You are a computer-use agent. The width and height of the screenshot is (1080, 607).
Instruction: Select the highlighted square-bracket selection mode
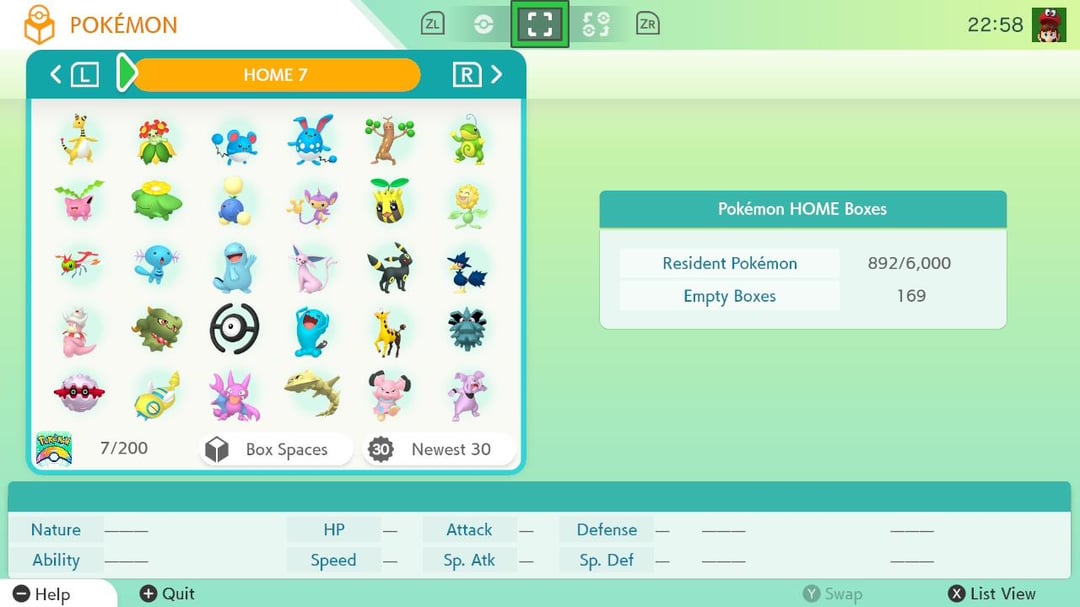[x=539, y=24]
